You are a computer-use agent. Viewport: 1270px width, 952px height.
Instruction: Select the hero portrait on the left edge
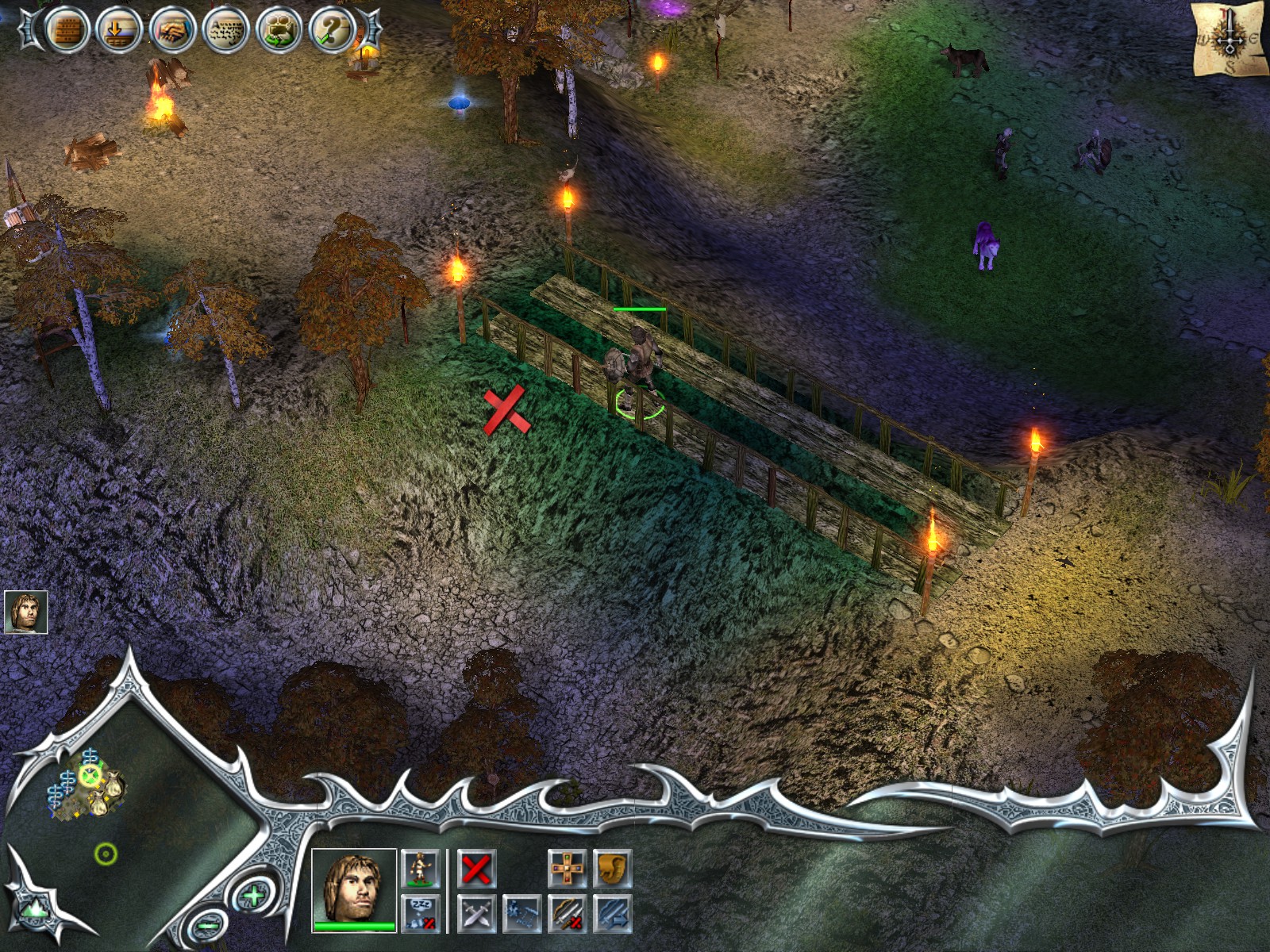[x=25, y=612]
